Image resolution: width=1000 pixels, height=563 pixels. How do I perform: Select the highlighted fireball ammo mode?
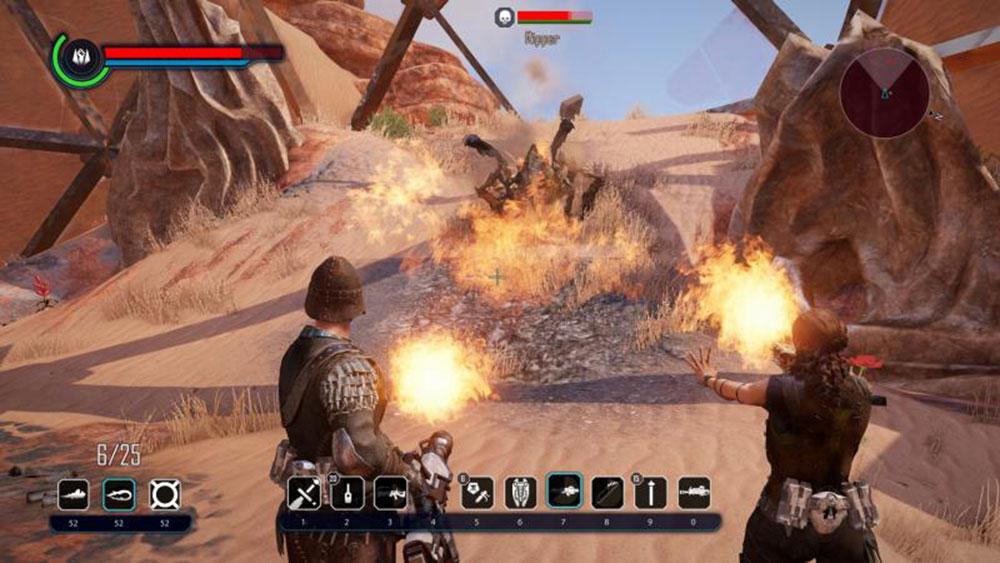tap(119, 494)
